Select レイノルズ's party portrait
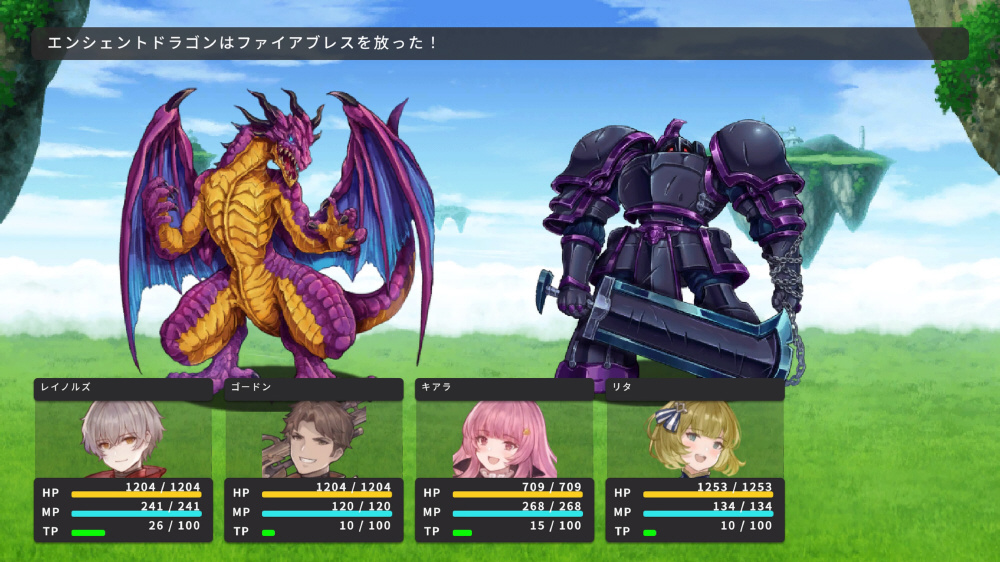 [x=123, y=439]
